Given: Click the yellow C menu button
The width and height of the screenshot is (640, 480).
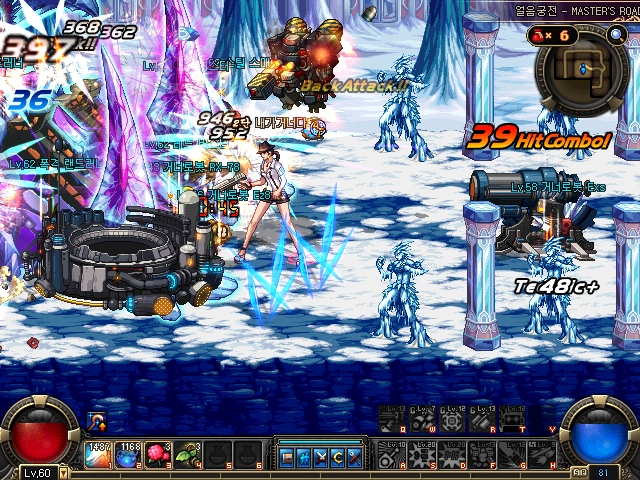Looking at the screenshot, I should 338,458.
